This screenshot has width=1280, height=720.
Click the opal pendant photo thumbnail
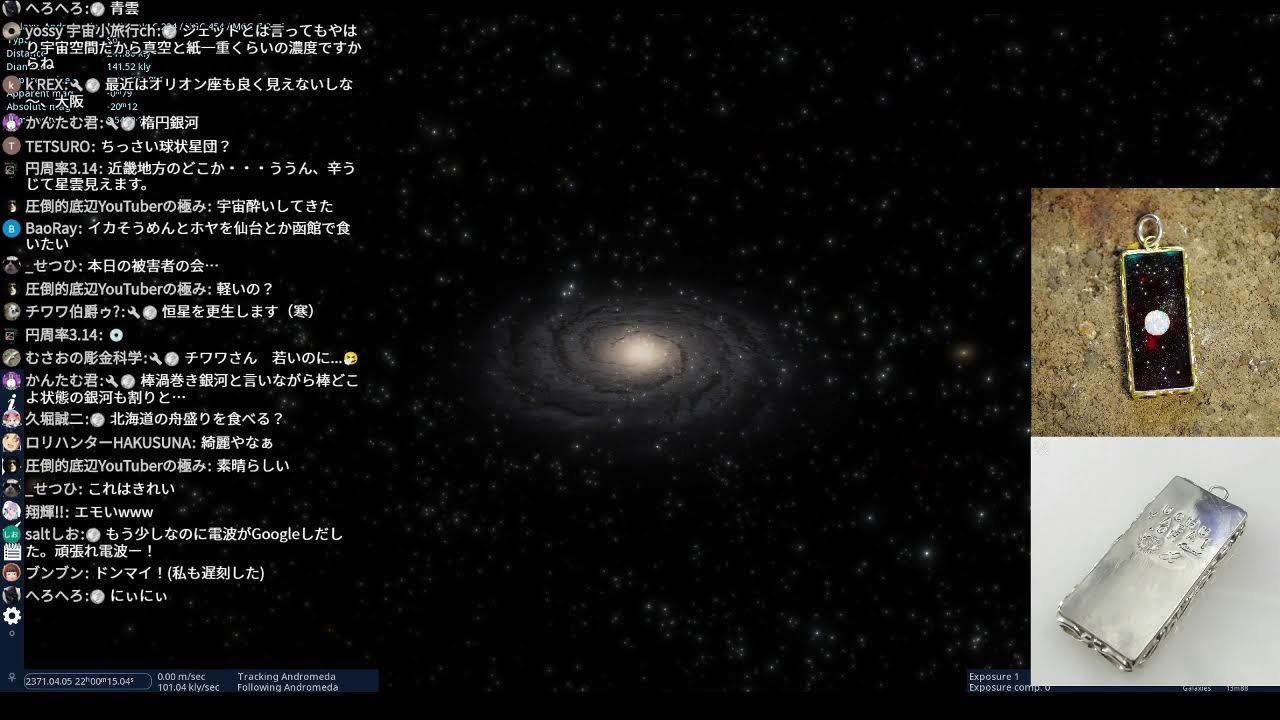click(1155, 310)
